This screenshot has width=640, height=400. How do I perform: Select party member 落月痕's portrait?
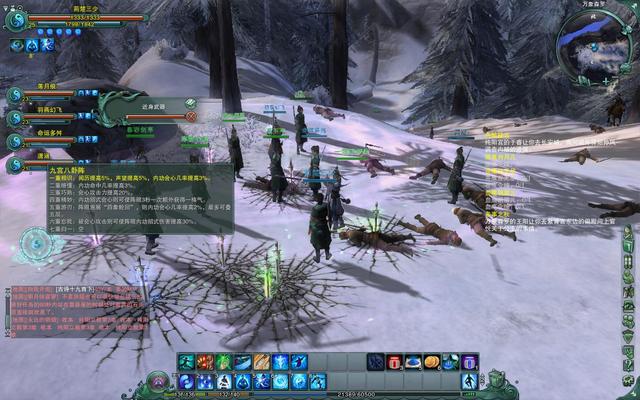tap(15, 95)
